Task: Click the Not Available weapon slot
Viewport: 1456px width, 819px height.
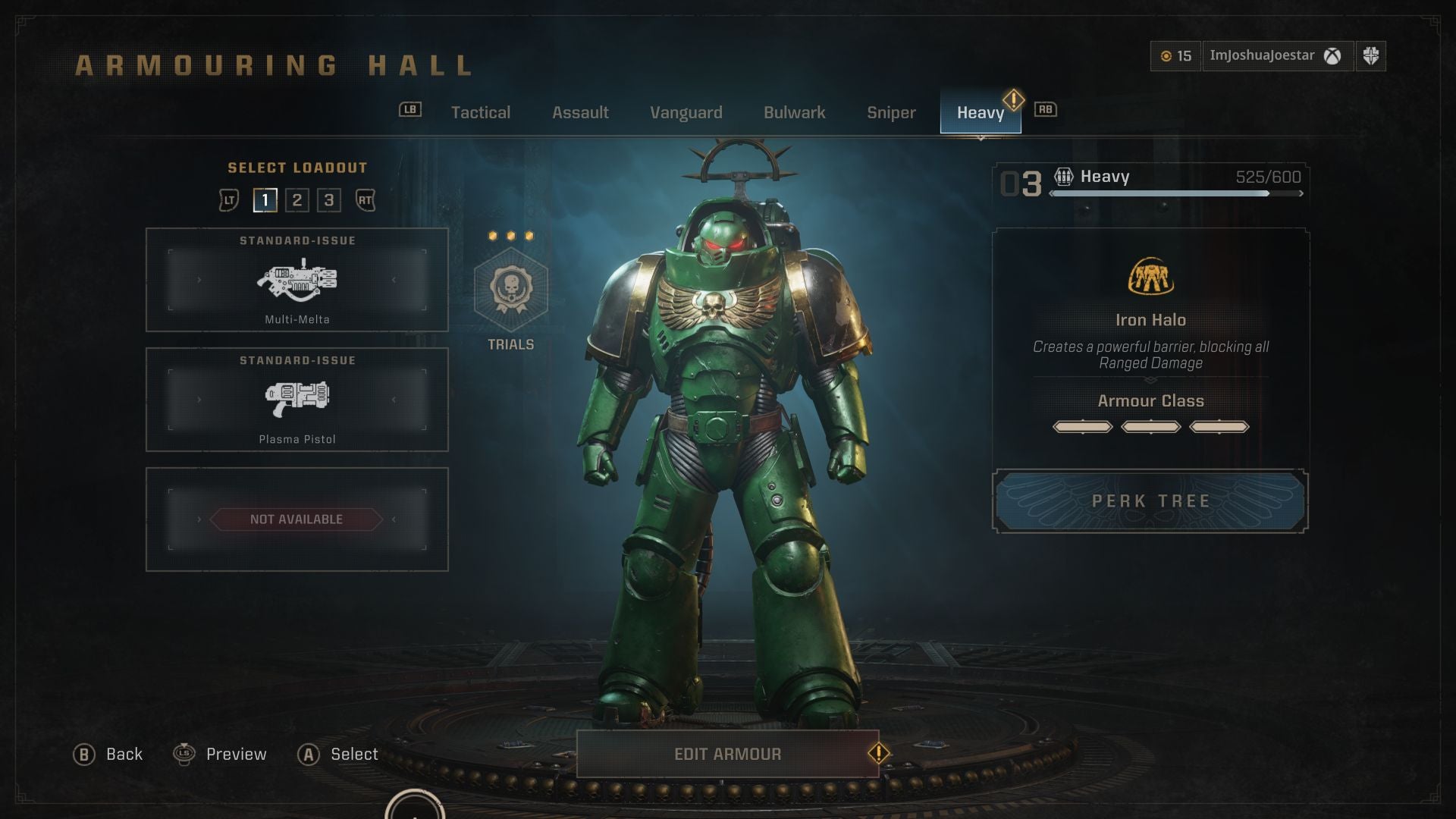Action: (297, 519)
